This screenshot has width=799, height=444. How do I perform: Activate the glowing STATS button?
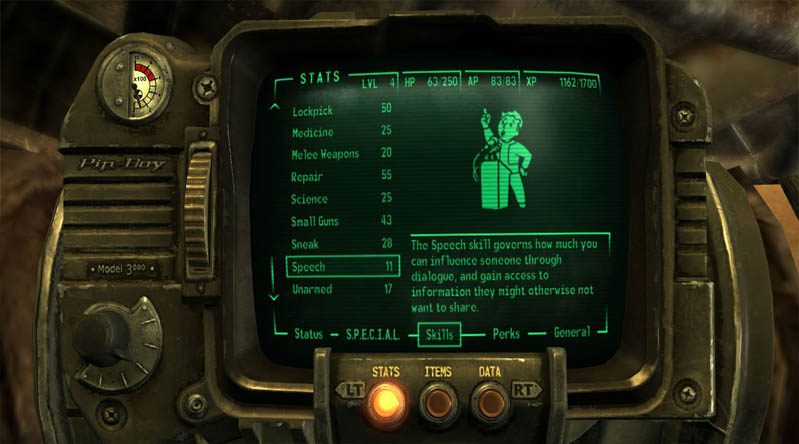[386, 400]
